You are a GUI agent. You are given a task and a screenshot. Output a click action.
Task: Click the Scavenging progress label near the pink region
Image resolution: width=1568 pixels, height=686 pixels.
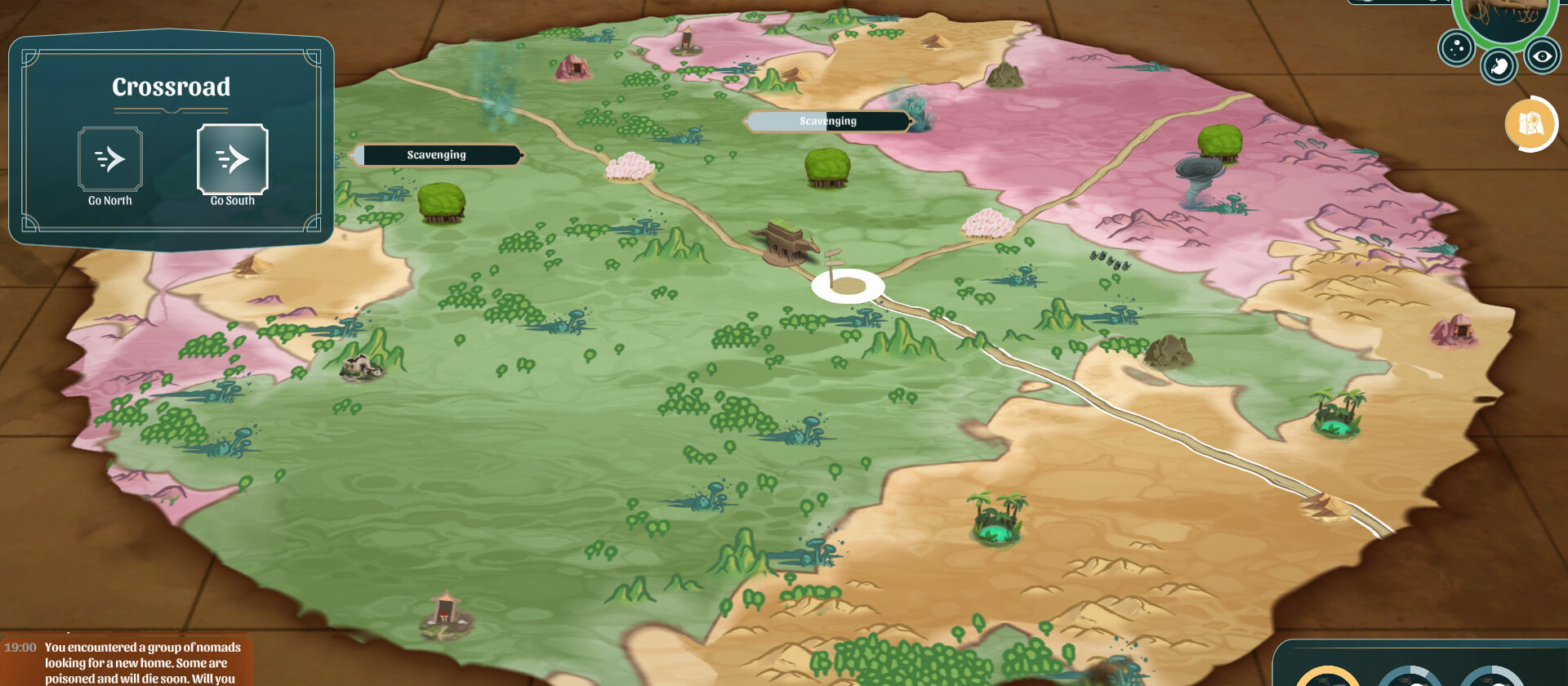tap(827, 122)
